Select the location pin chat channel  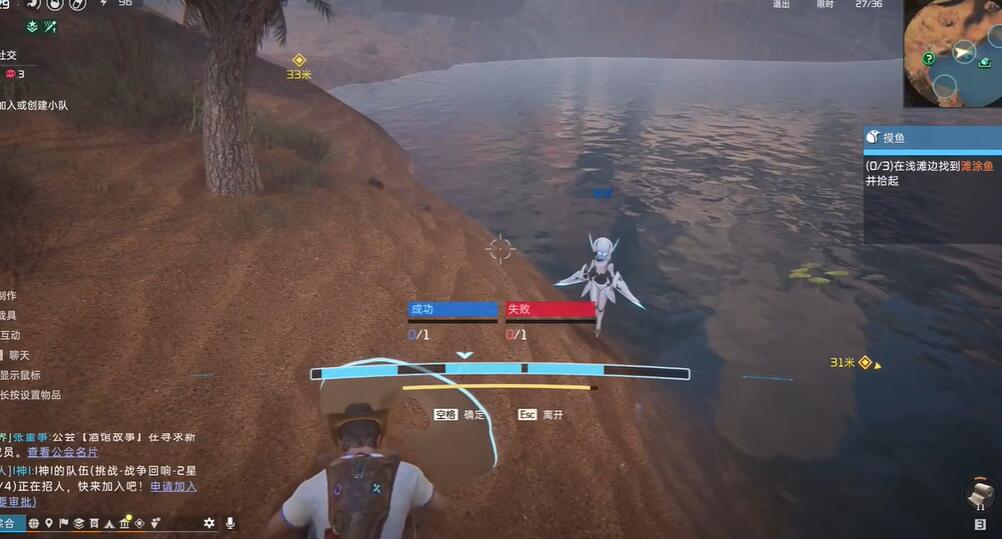point(48,523)
